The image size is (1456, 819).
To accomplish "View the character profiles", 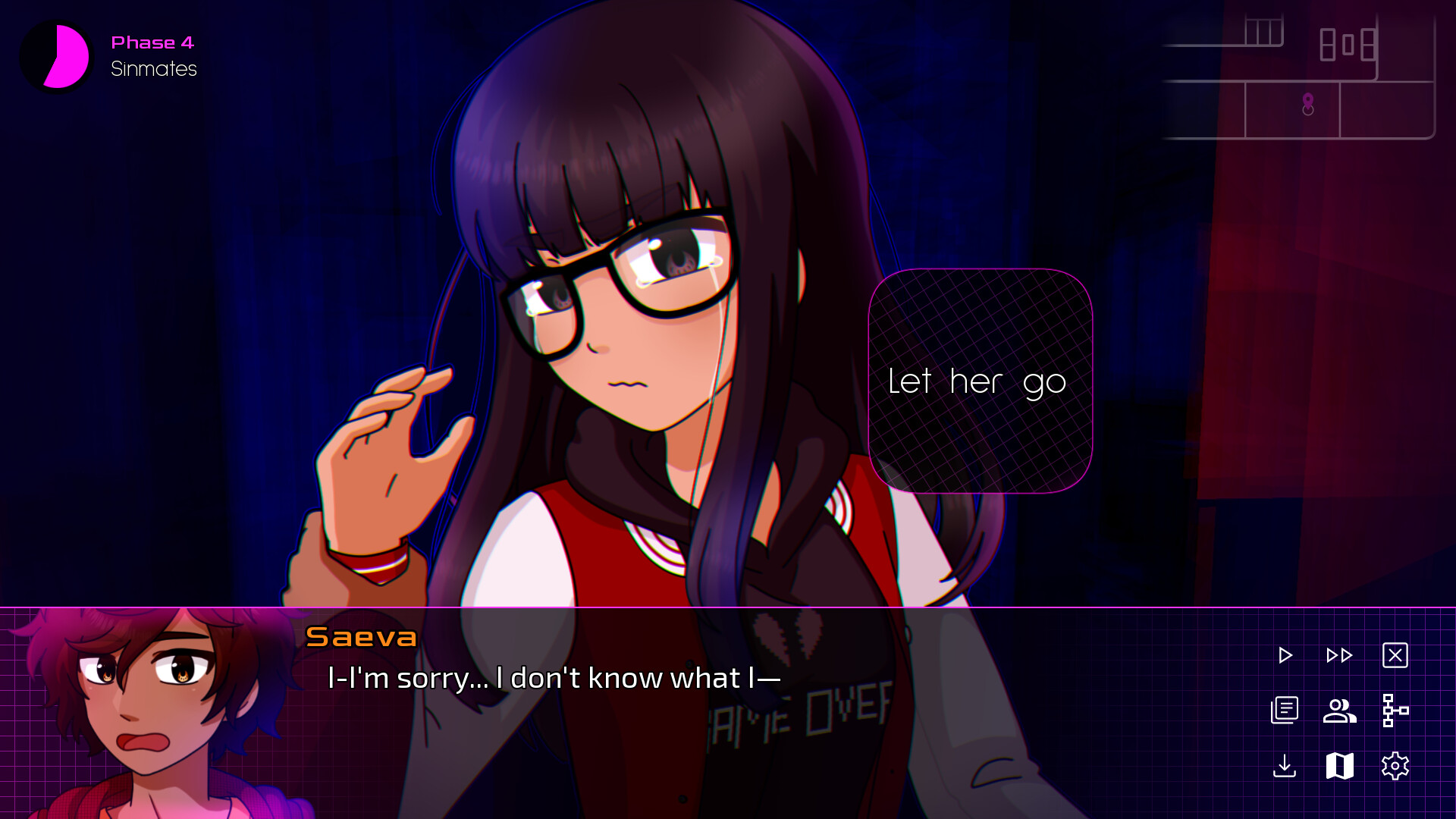I will tap(1338, 711).
